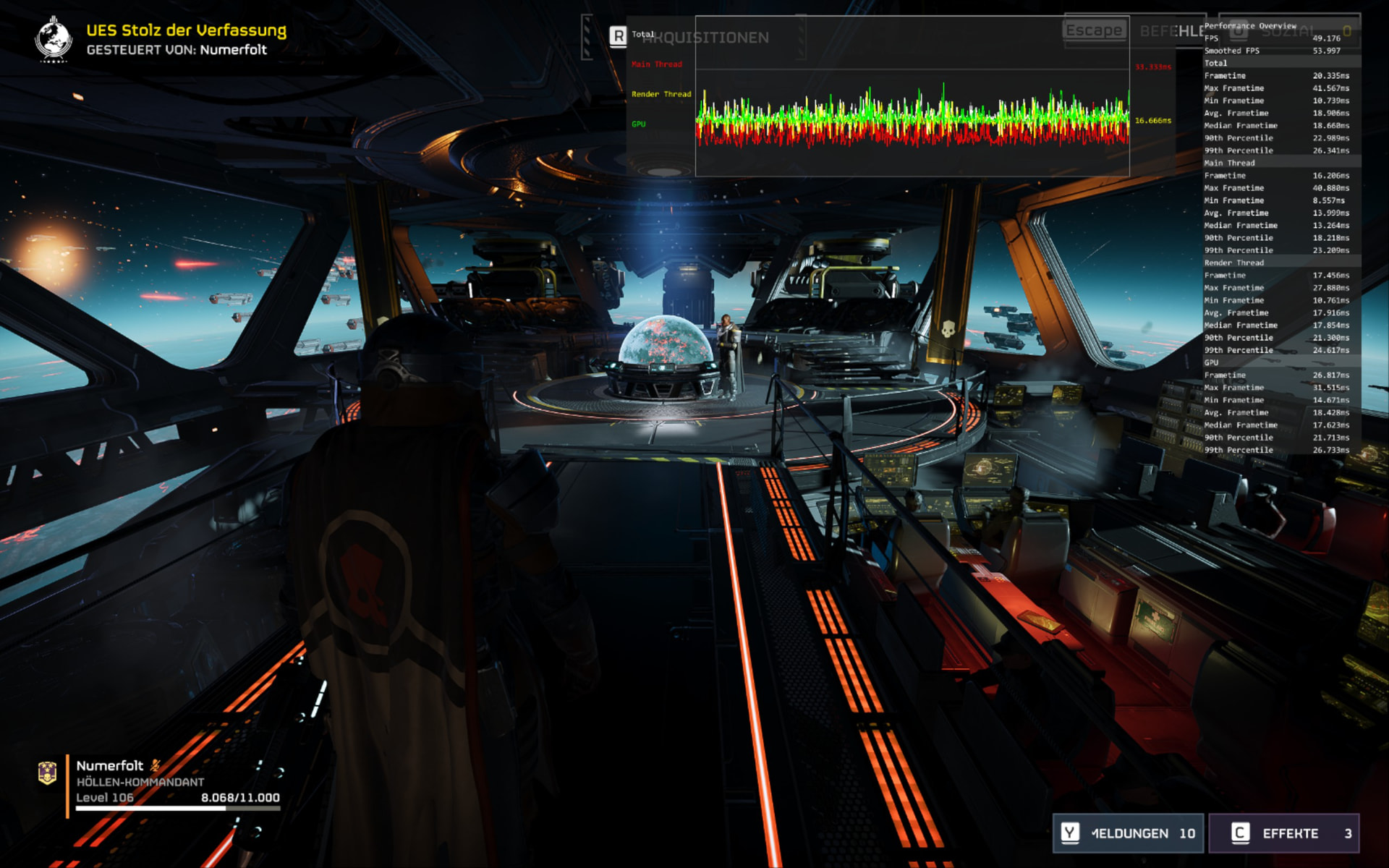
Task: Show the Effekte panel
Action: click(x=1284, y=833)
